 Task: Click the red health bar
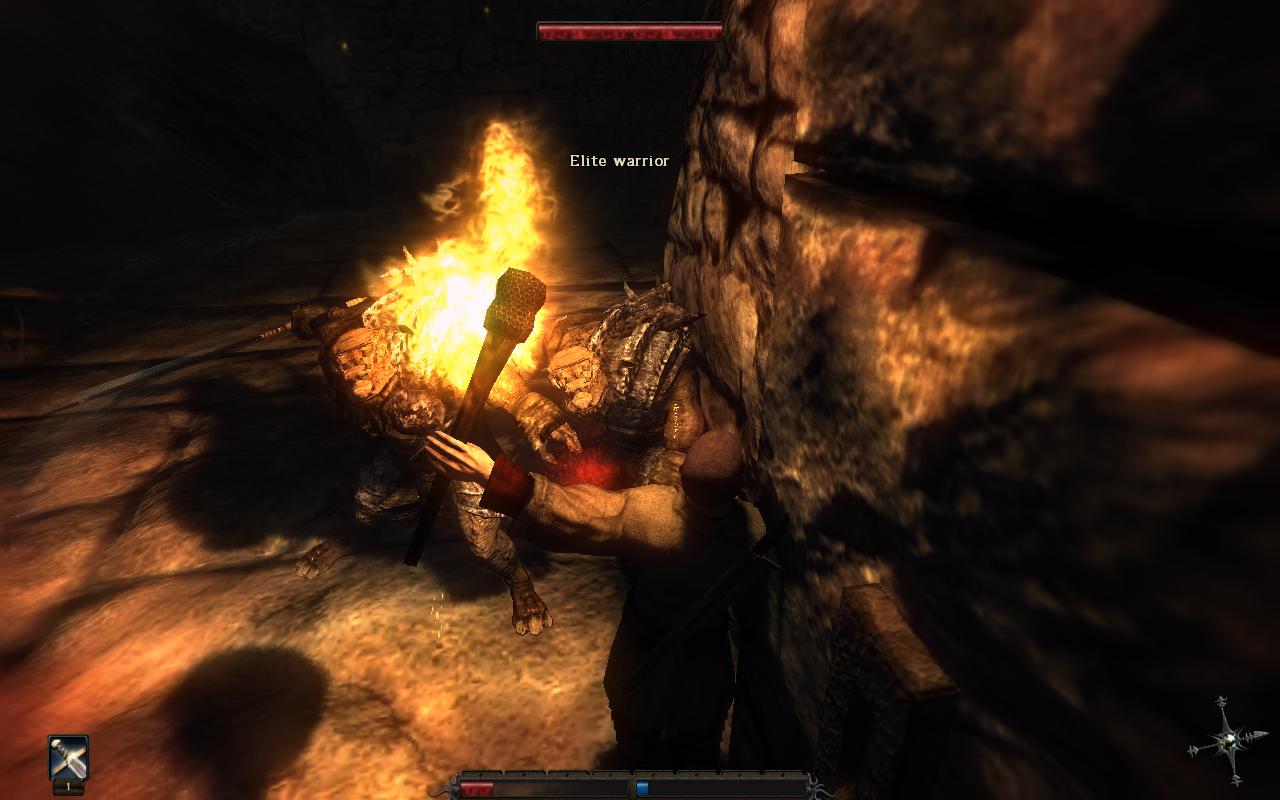477,789
